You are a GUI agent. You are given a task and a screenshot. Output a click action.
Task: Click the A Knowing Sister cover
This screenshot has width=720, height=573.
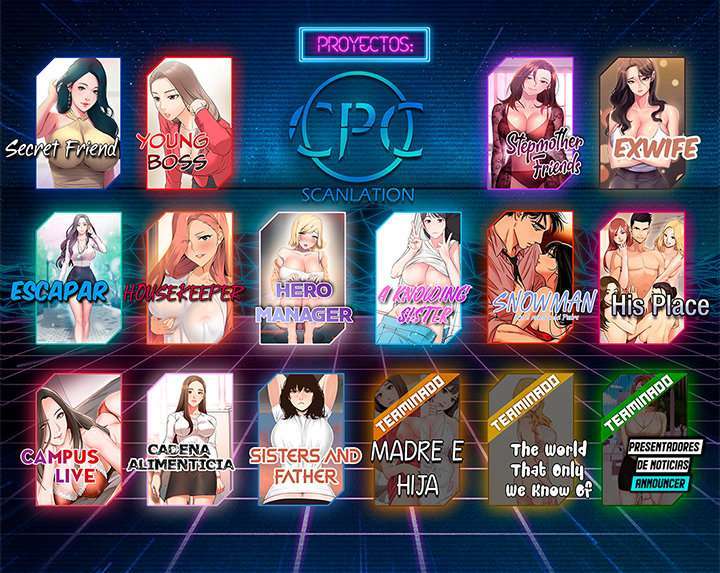point(418,278)
